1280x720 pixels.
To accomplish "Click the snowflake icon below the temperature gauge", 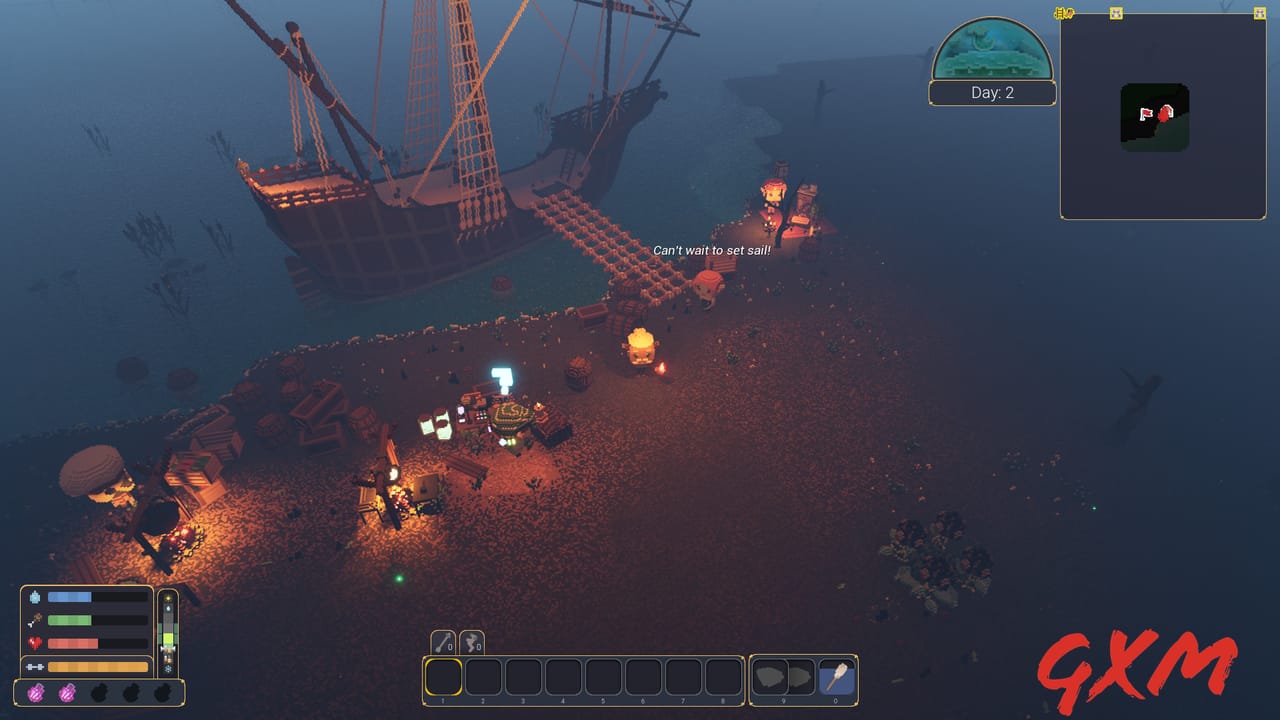I will [168, 669].
